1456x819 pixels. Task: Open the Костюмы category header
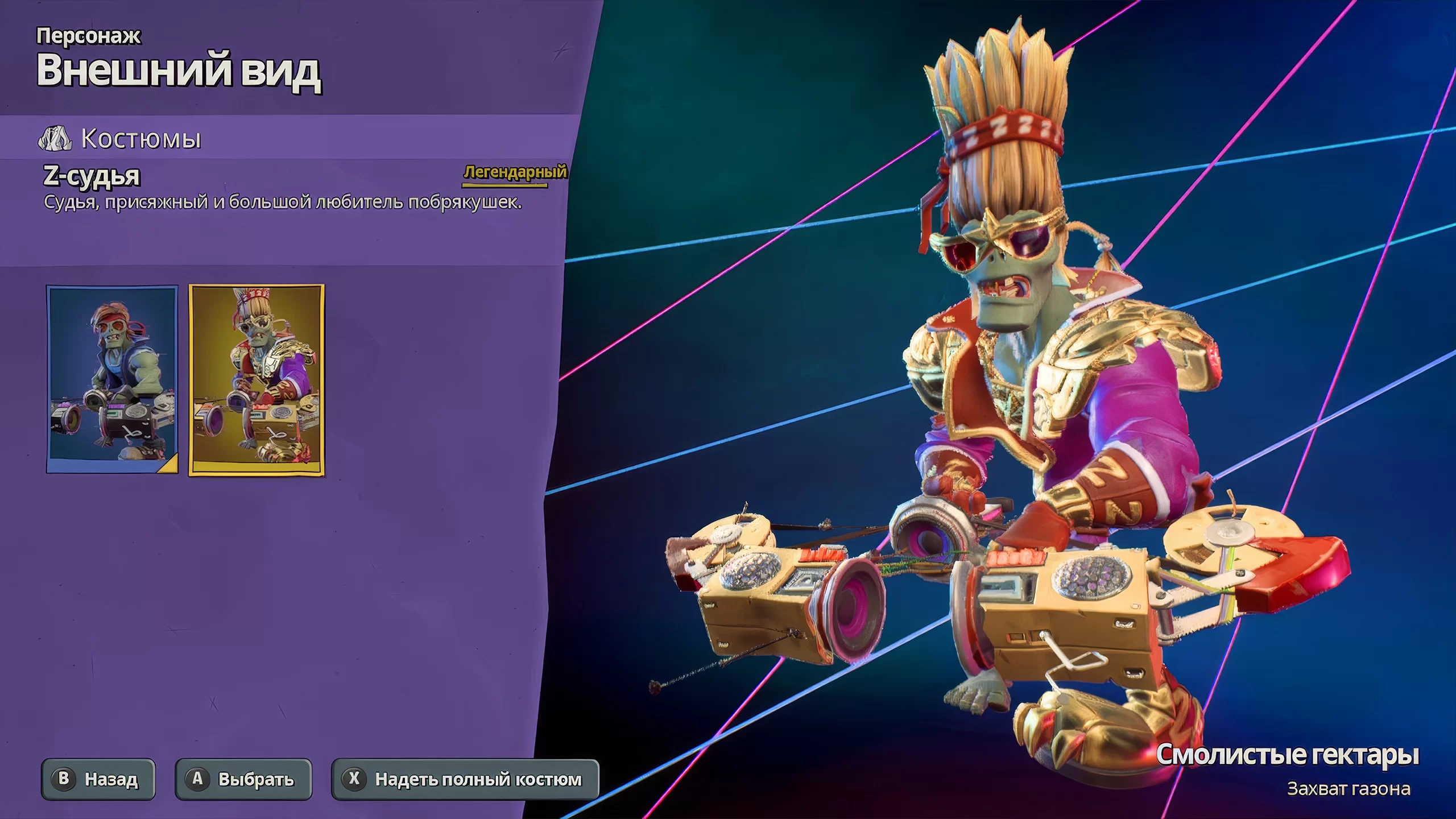pos(140,138)
